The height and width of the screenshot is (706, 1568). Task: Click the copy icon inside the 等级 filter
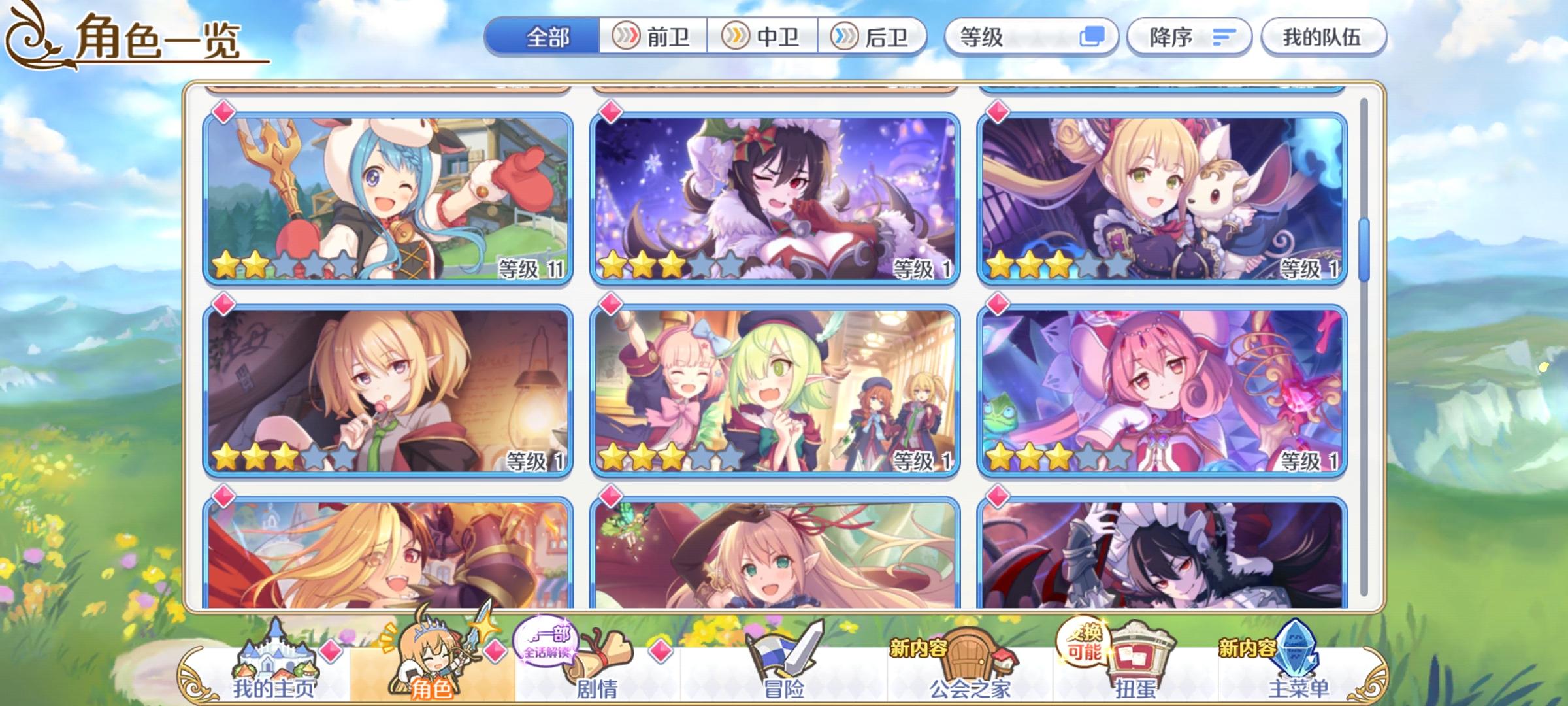(1092, 37)
